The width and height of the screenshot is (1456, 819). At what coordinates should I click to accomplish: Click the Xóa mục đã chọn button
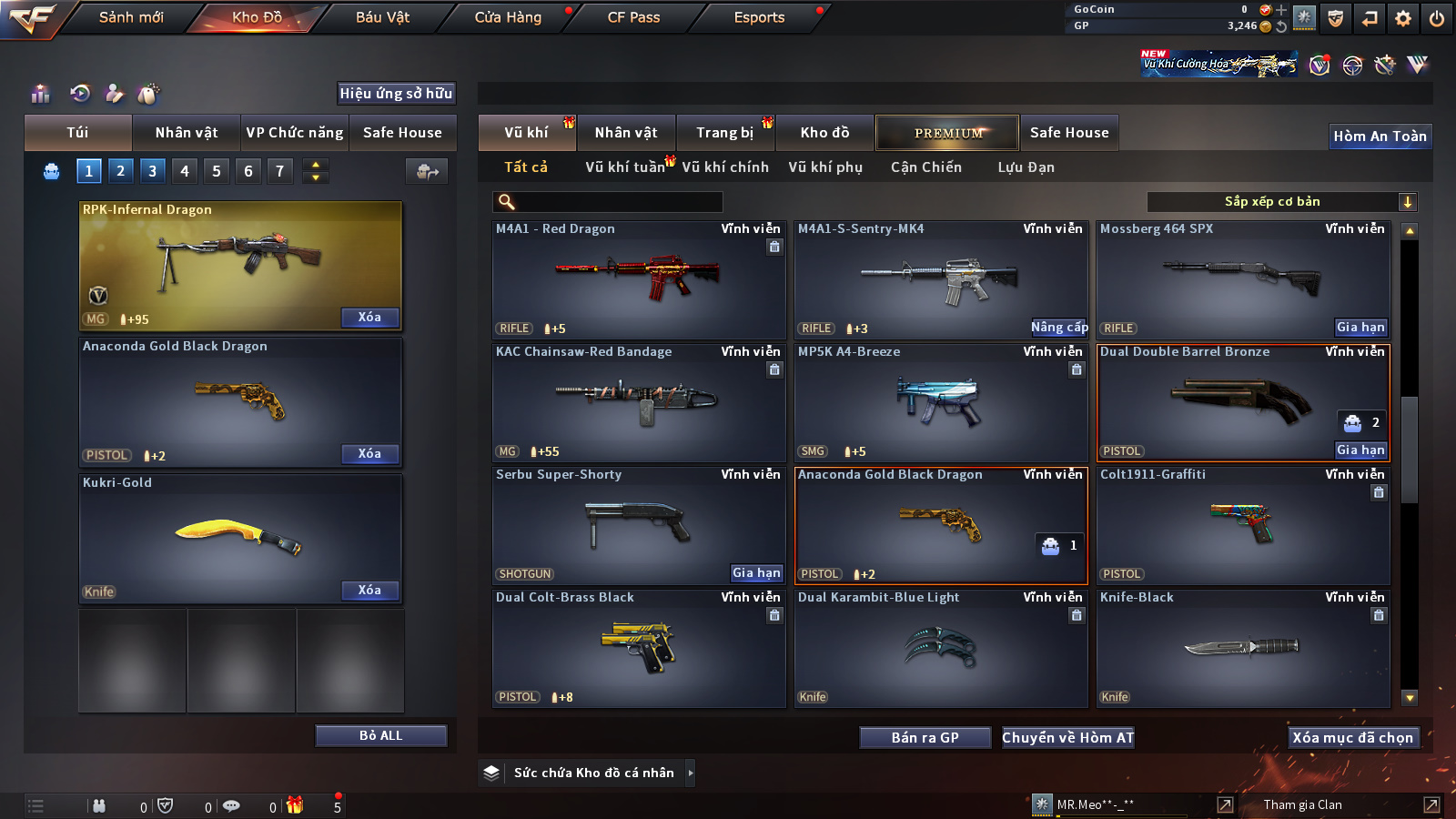(x=1352, y=738)
